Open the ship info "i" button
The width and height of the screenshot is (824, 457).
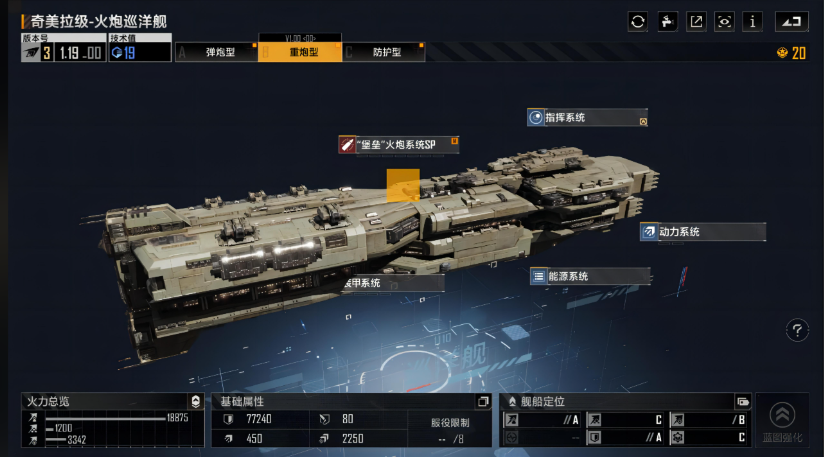753,22
